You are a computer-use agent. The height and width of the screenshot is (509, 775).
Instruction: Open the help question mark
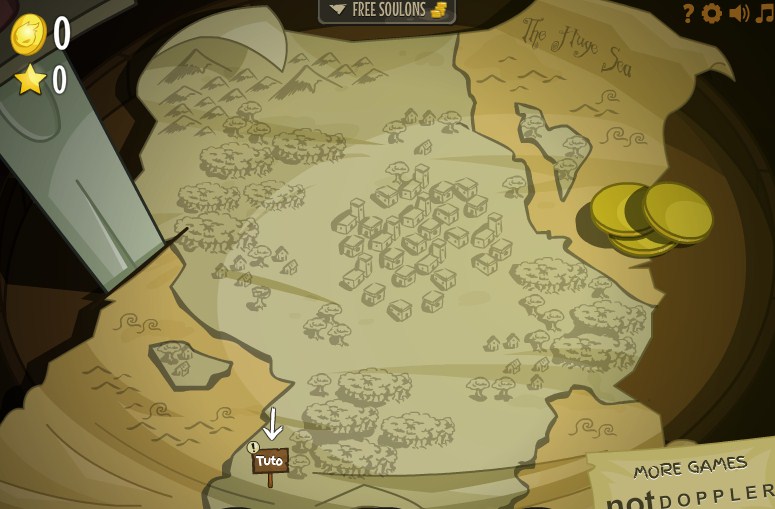point(688,13)
